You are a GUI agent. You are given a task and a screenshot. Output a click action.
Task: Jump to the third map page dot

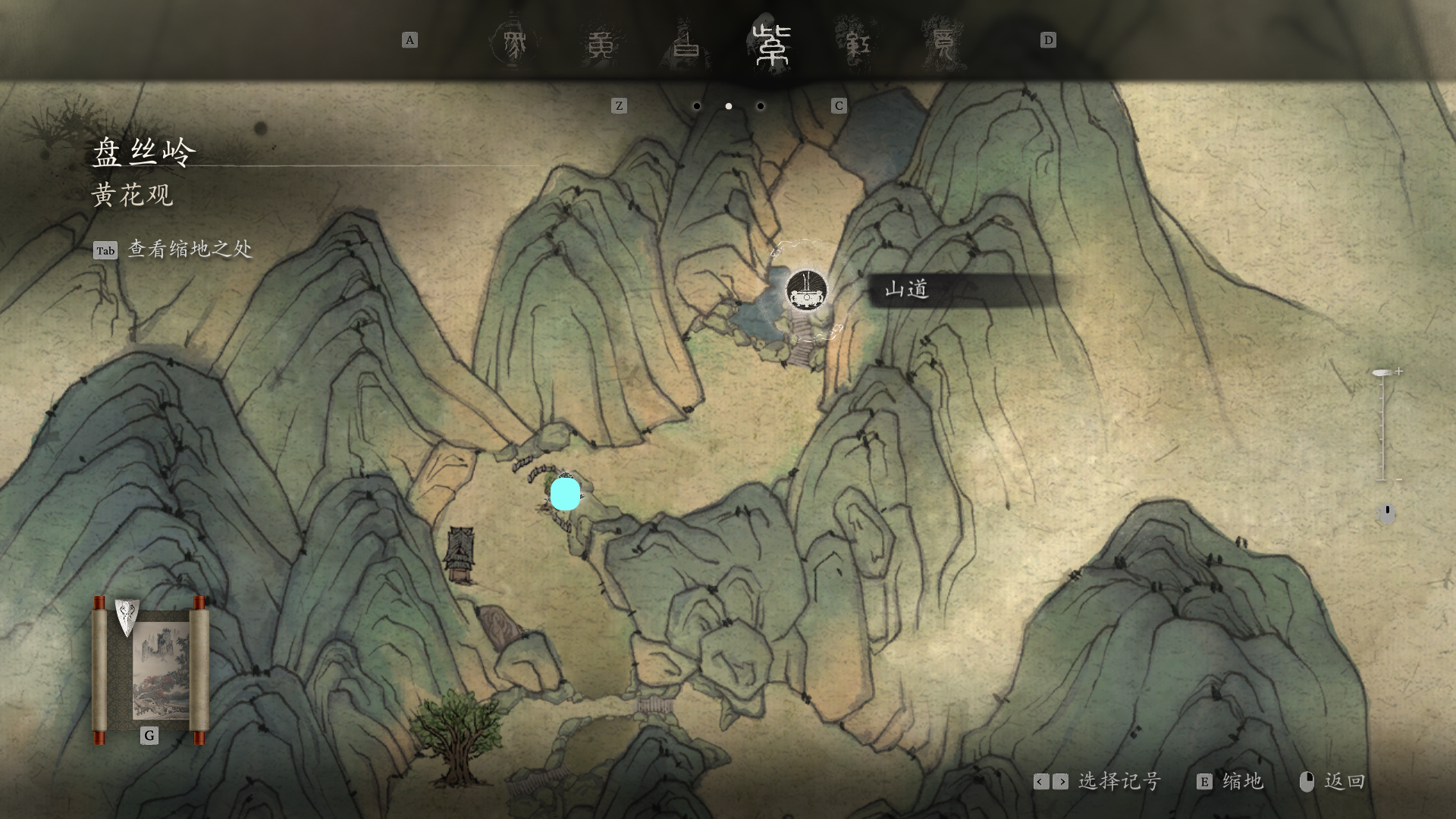click(x=761, y=106)
